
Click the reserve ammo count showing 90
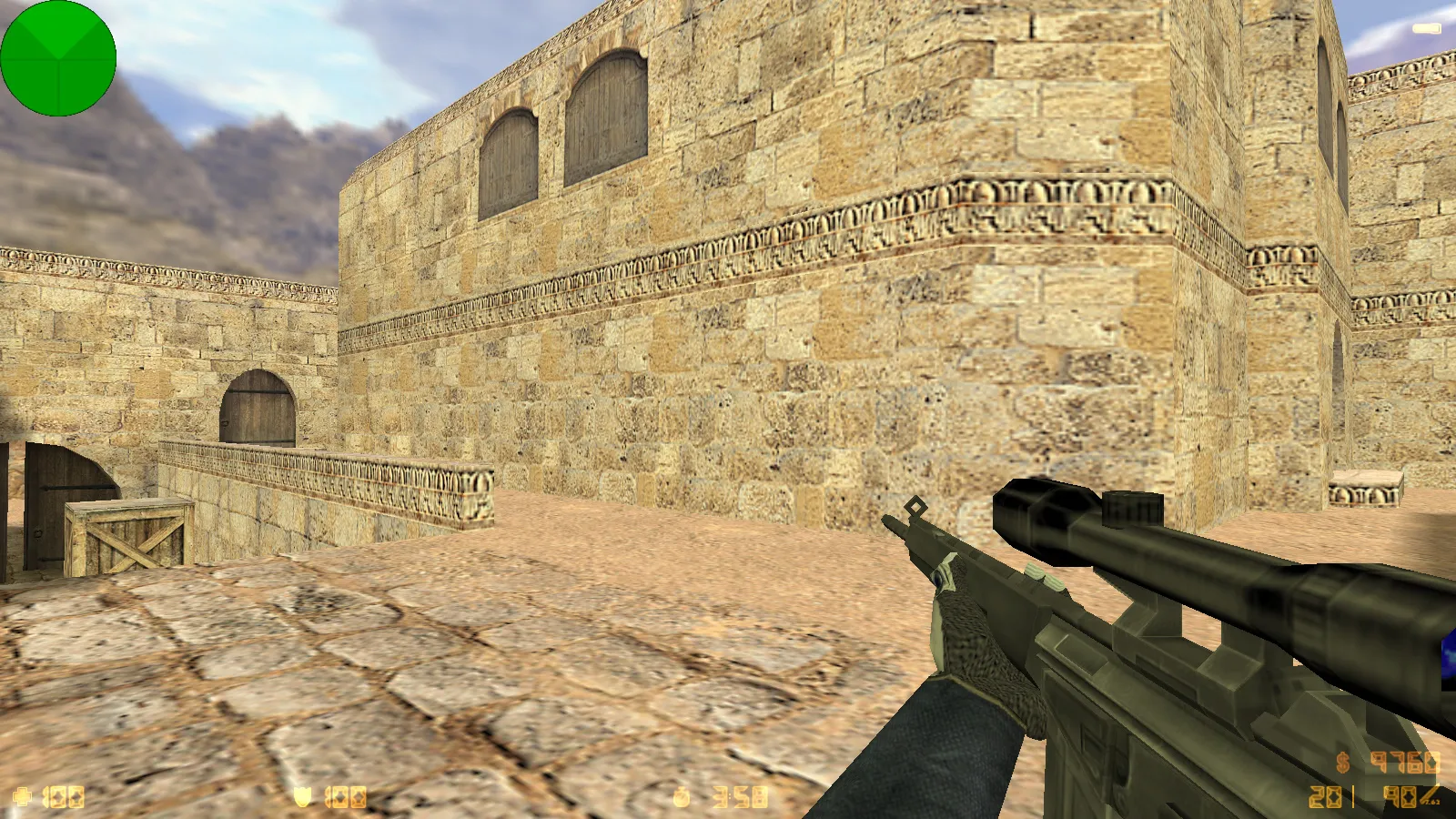click(1399, 796)
